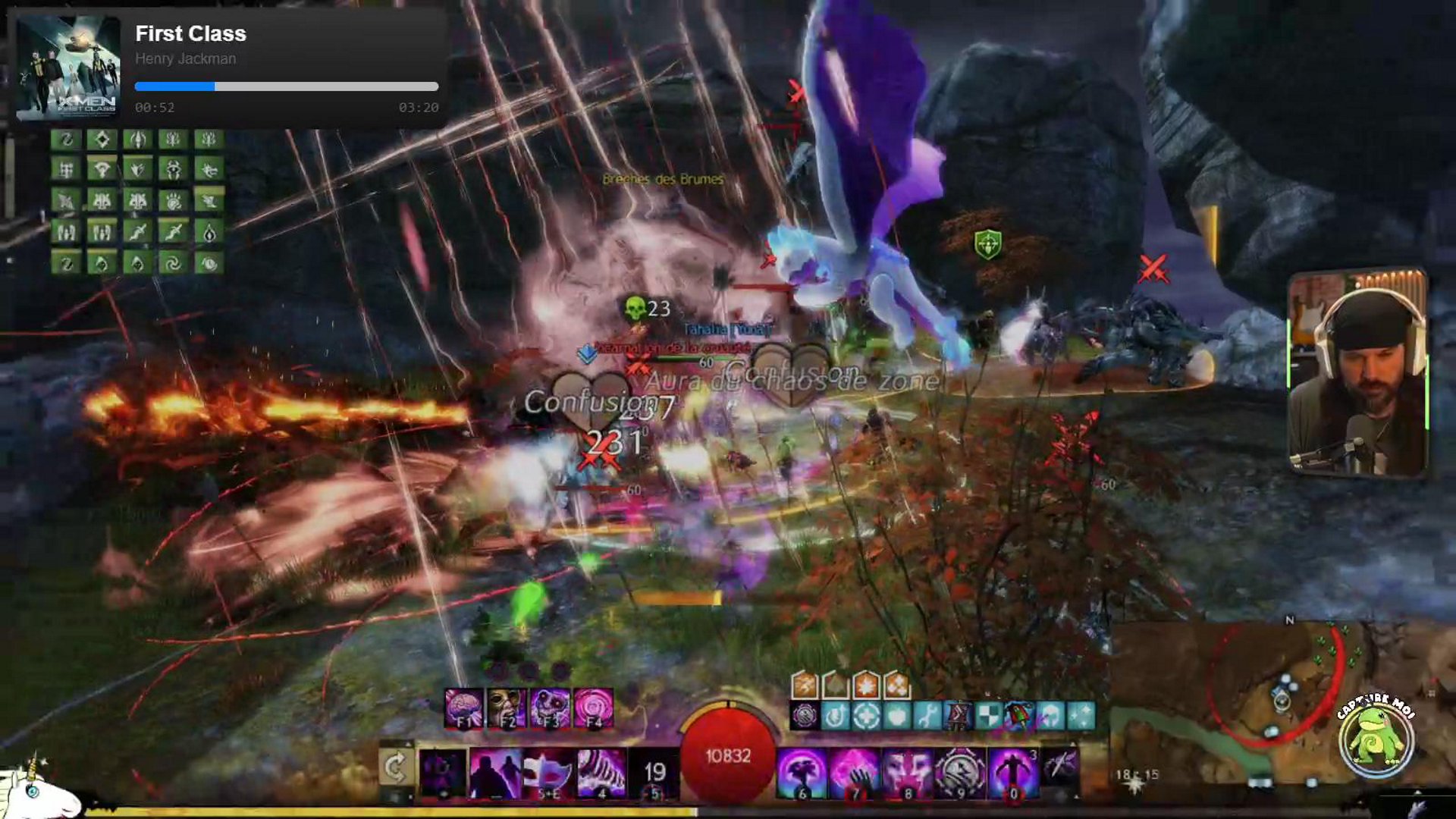The height and width of the screenshot is (819, 1456).
Task: Open the minimap
Action: (1259, 701)
